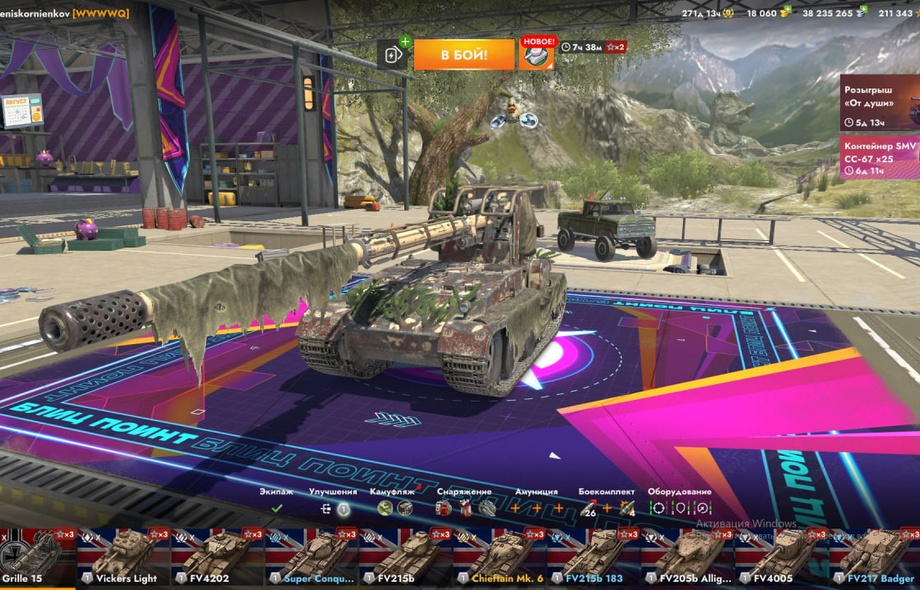
Task: Open the «Амуниция» provisions slots
Action: click(x=536, y=508)
